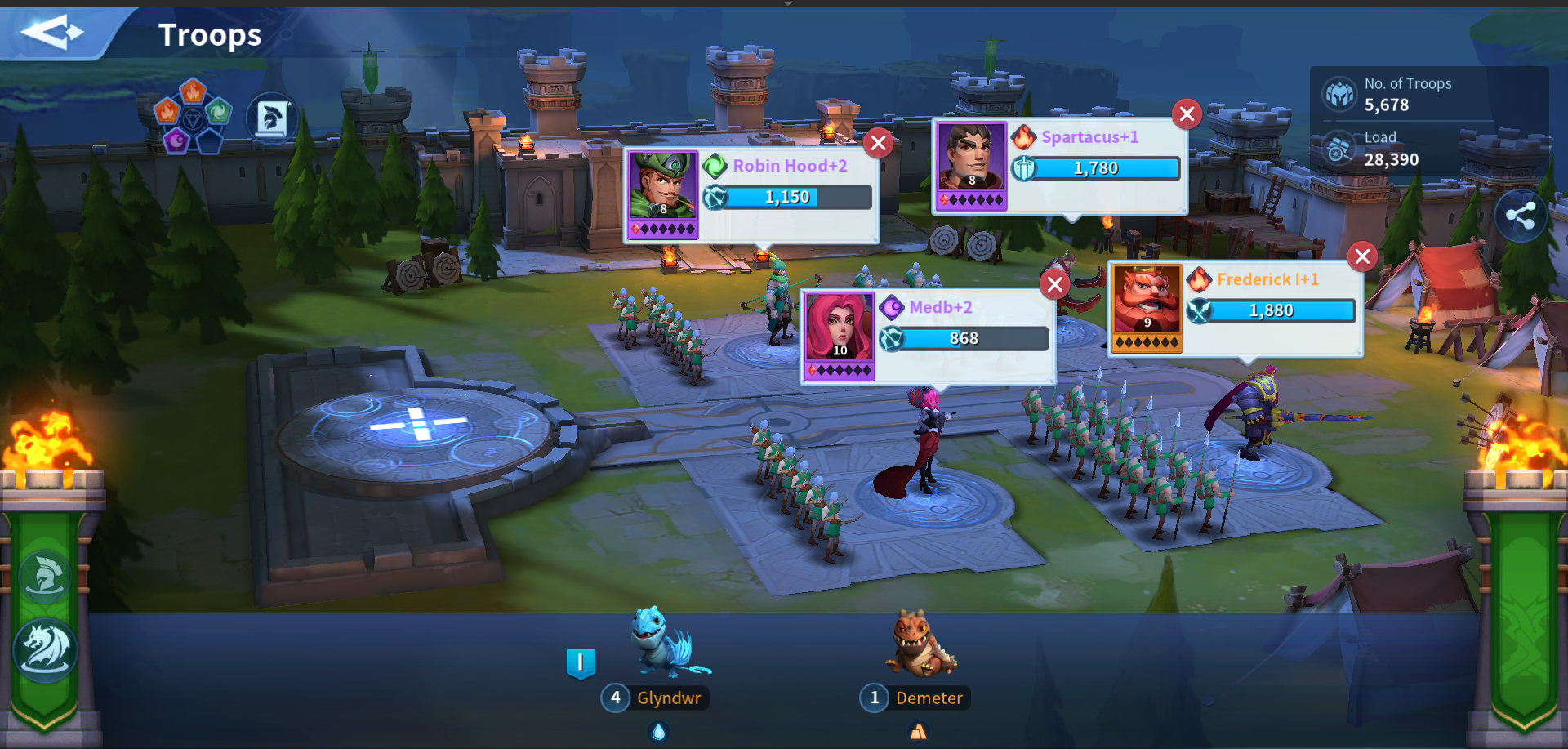The image size is (1568, 749).
Task: Choose the Glyndwr blue dragon
Action: coord(666,645)
